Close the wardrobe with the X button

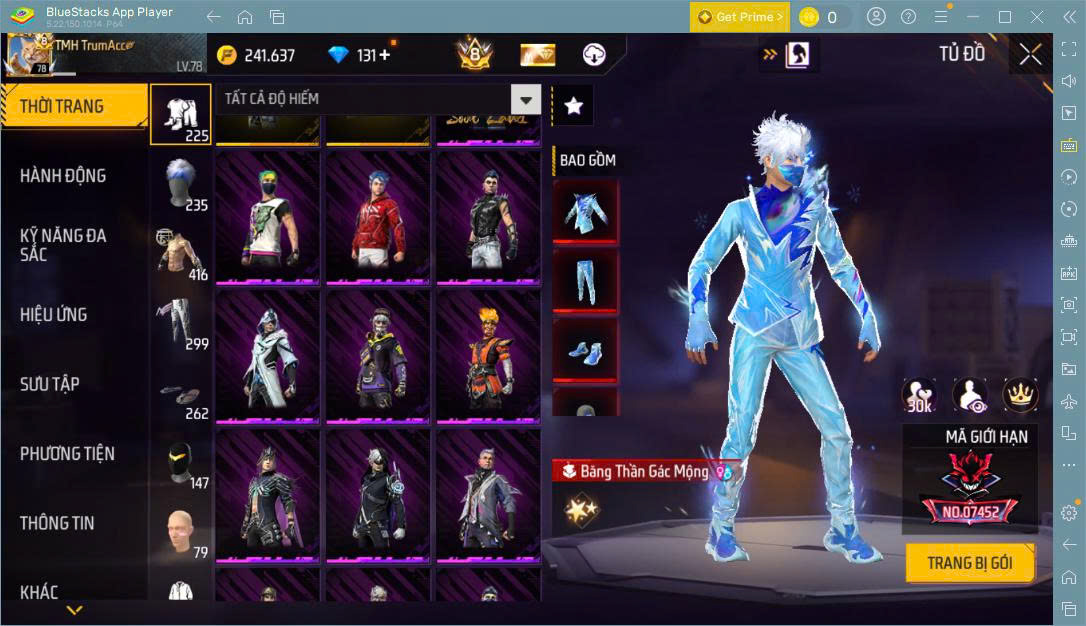[1030, 55]
